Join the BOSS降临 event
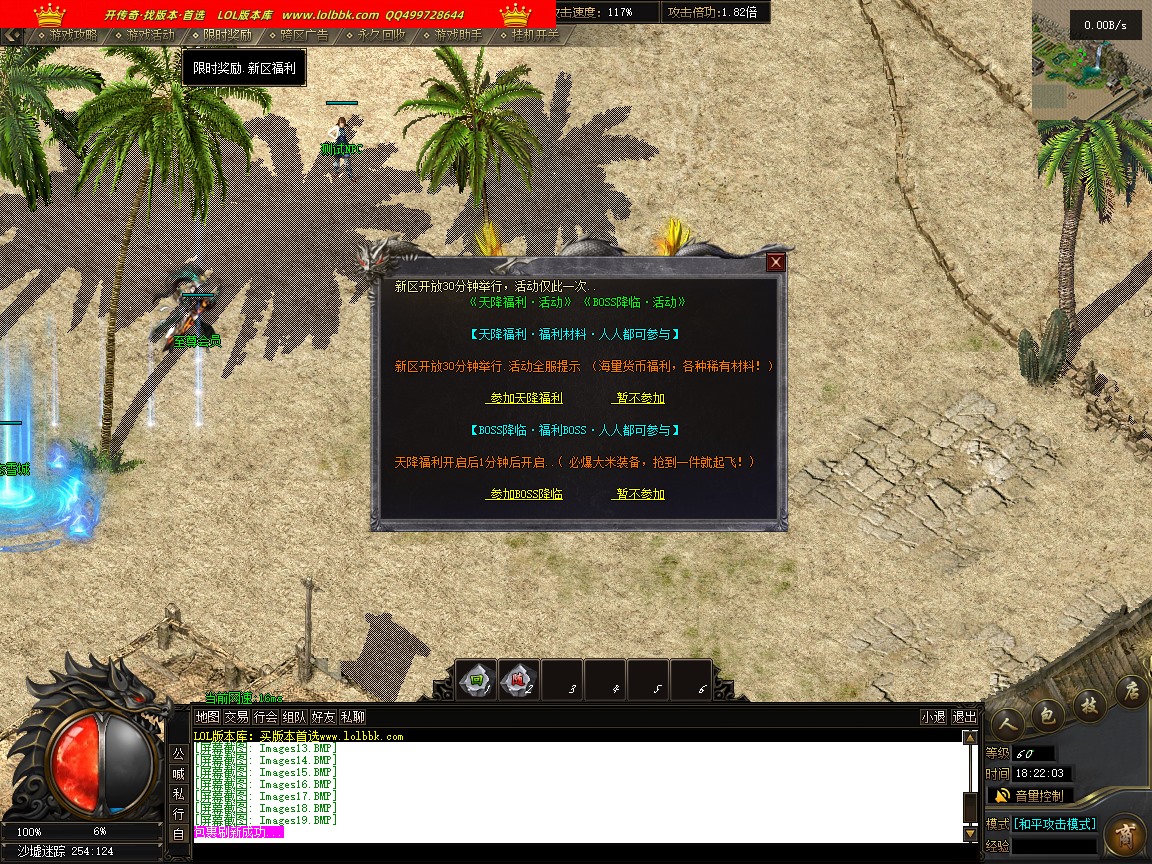Image resolution: width=1152 pixels, height=864 pixels. click(525, 494)
